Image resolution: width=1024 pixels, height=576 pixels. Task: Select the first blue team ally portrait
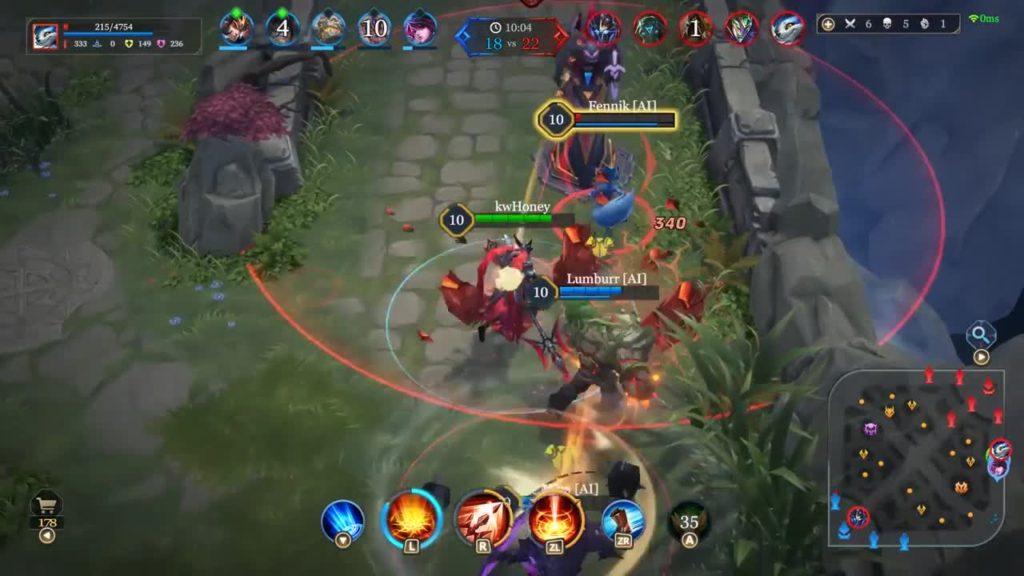point(237,28)
